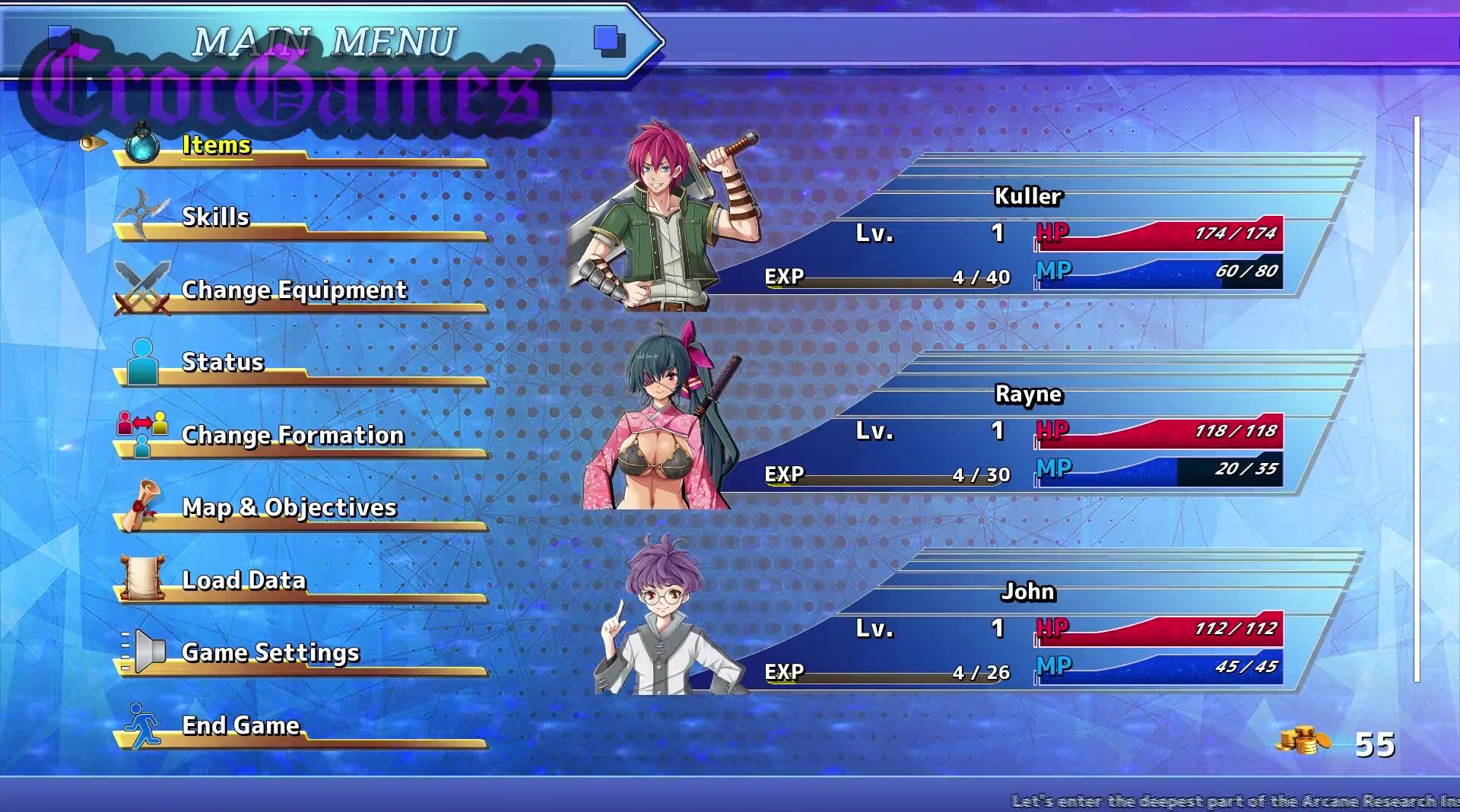The width and height of the screenshot is (1460, 812).
Task: Pick John's party panel
Action: click(1027, 631)
